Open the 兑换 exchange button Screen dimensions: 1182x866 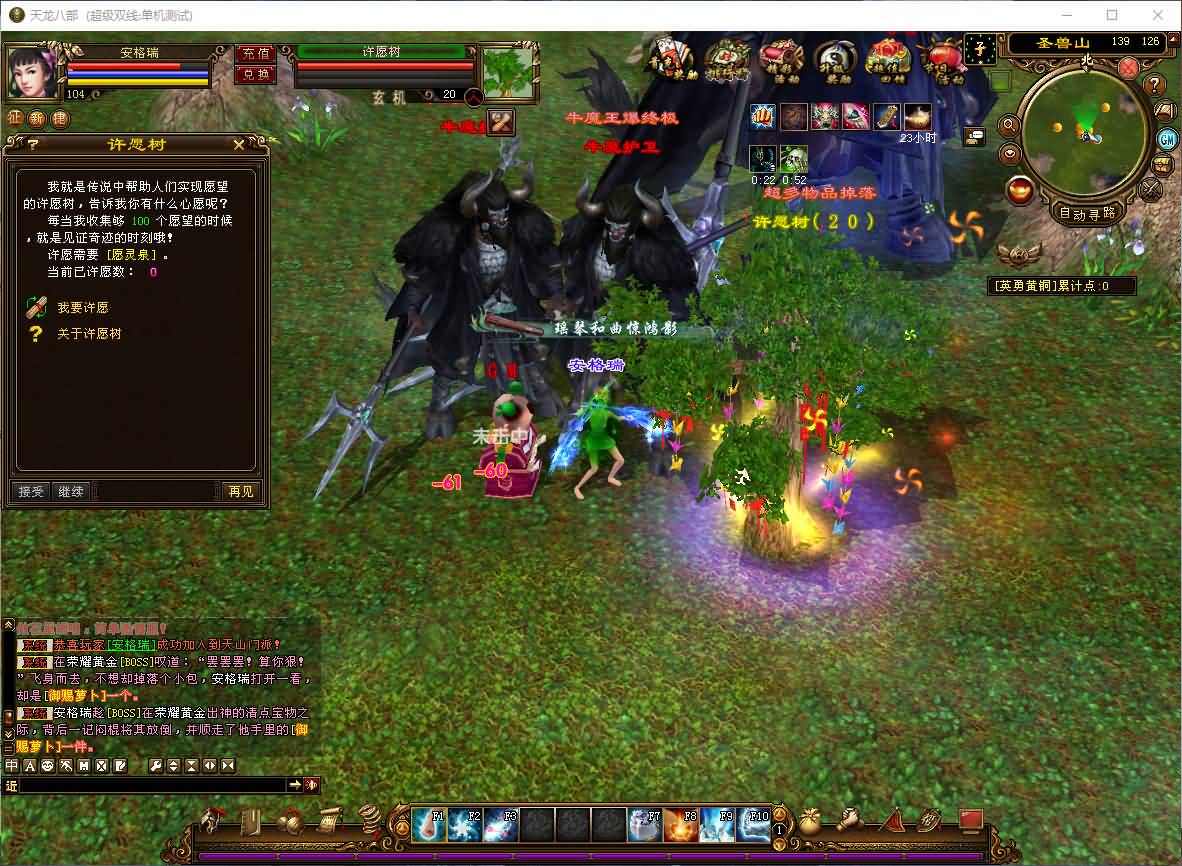255,74
